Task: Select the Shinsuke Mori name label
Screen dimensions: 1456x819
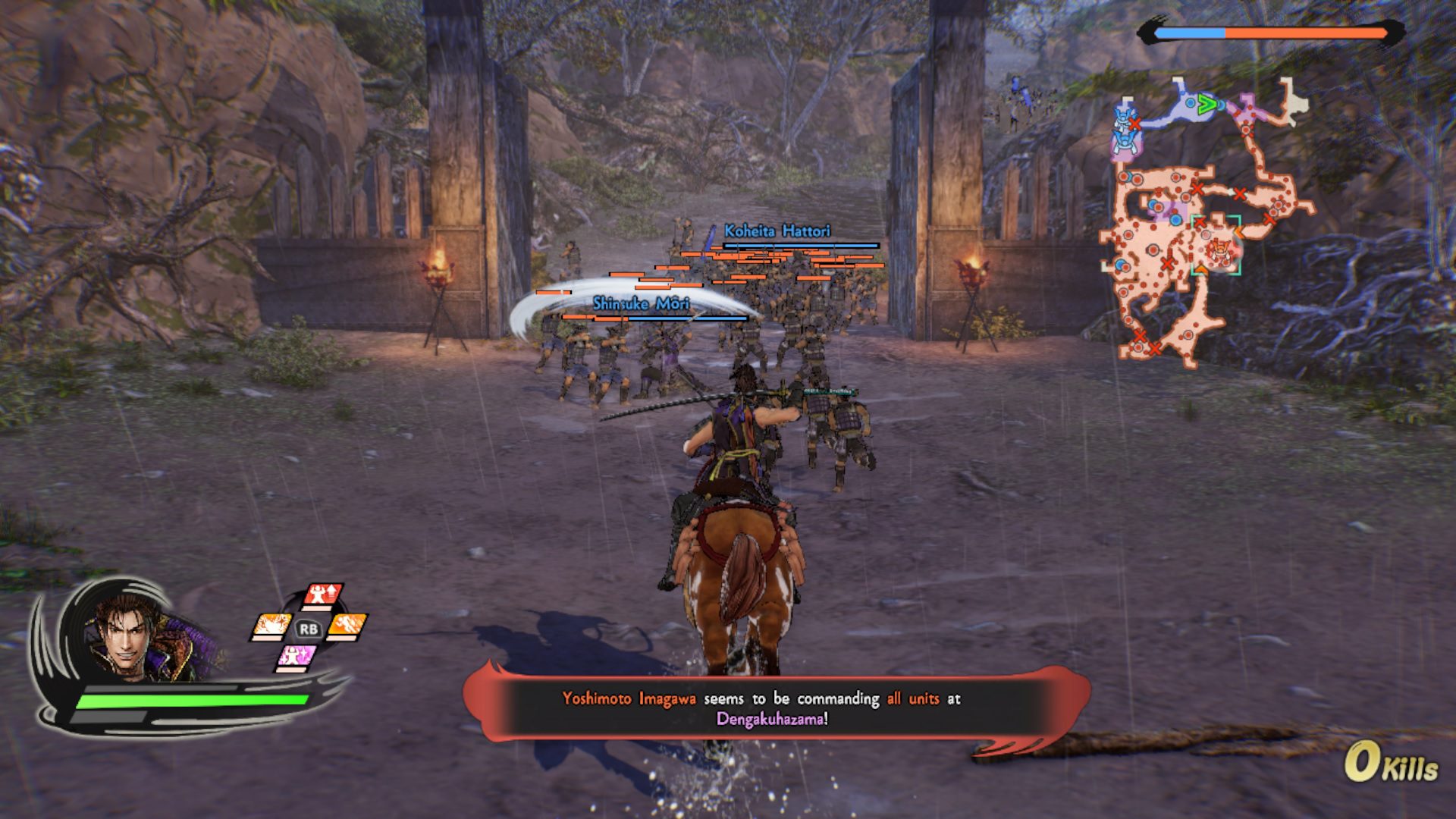Action: point(639,302)
